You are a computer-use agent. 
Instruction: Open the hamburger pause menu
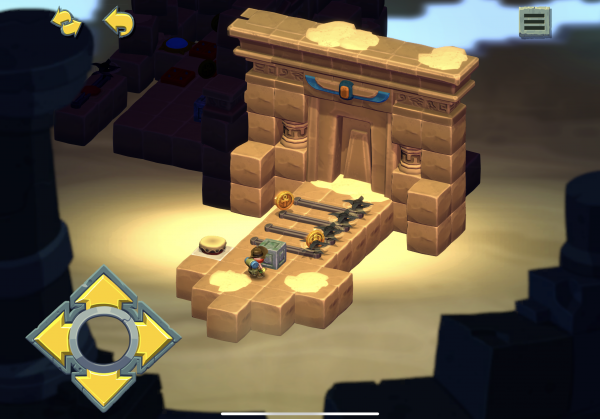535,21
